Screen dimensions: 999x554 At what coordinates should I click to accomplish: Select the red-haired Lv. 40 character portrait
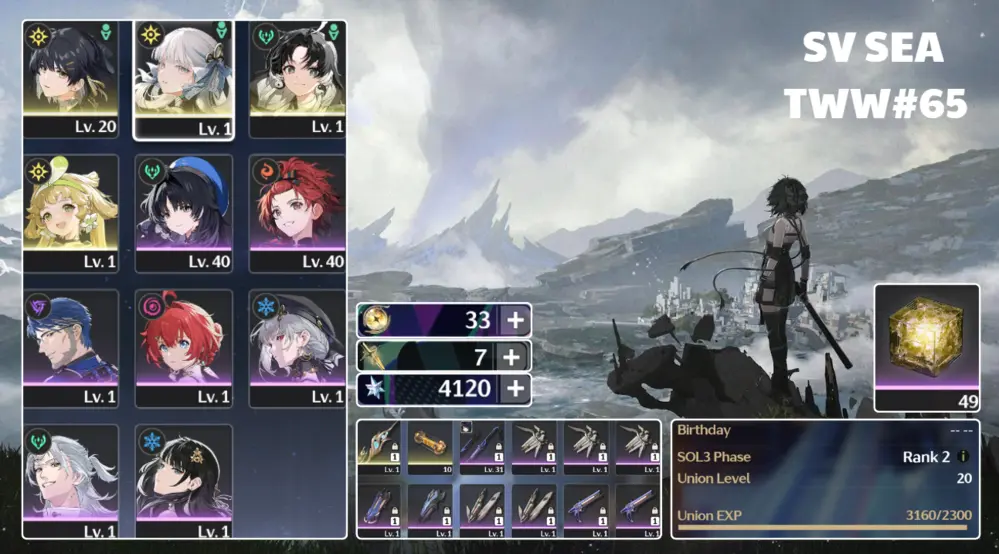pos(297,212)
